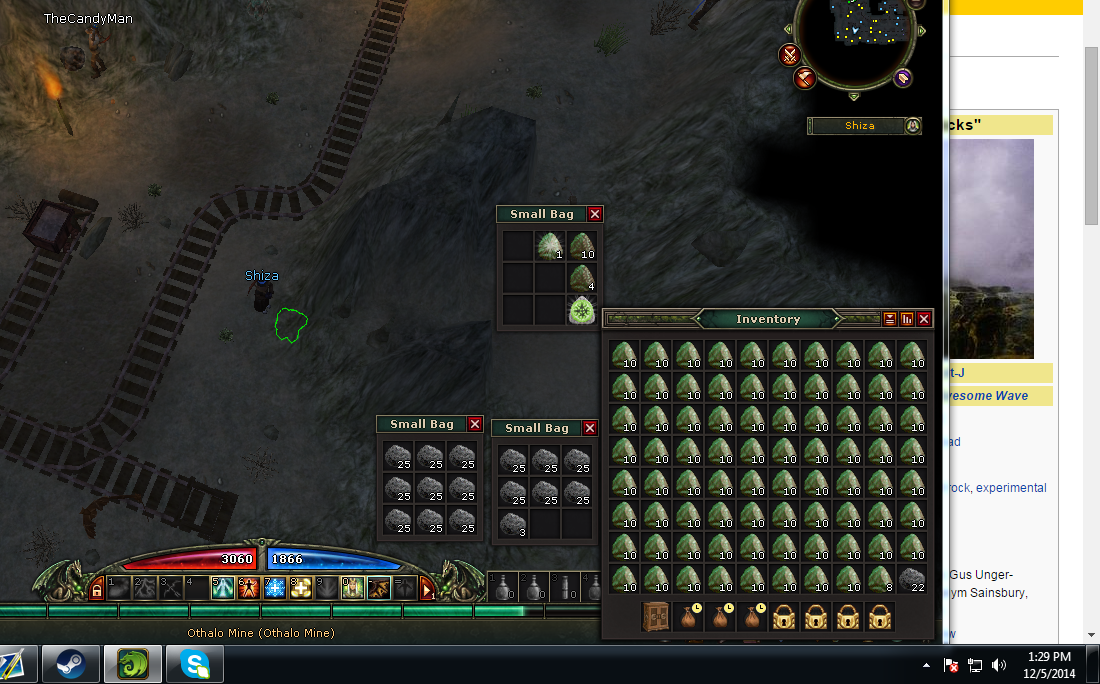Click the crossed swords button by the minimap
The width and height of the screenshot is (1100, 684).
(790, 54)
